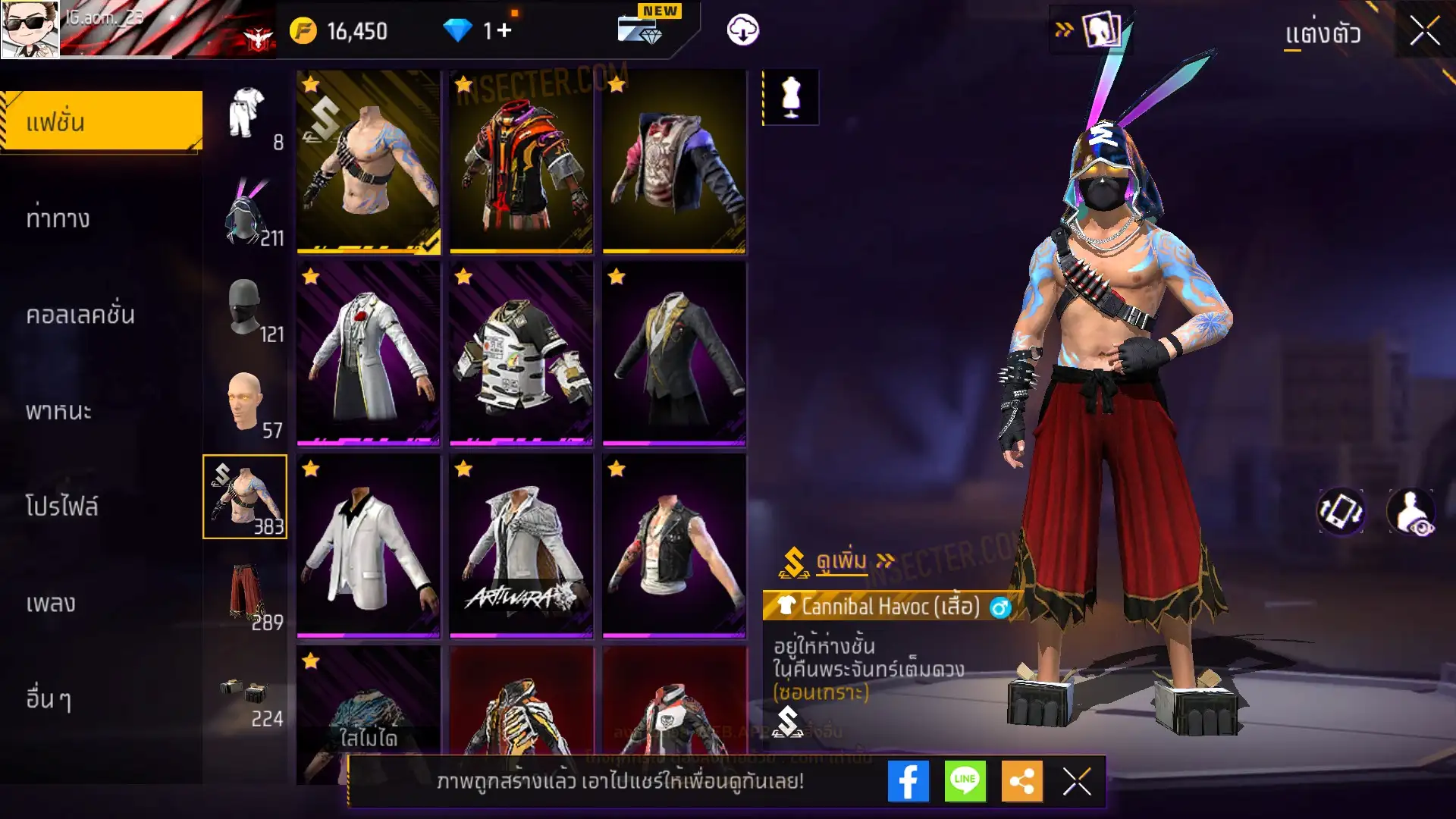
Task: Select the Cannibal Havoc shirtless top thumbnail
Action: pyautogui.click(x=369, y=162)
